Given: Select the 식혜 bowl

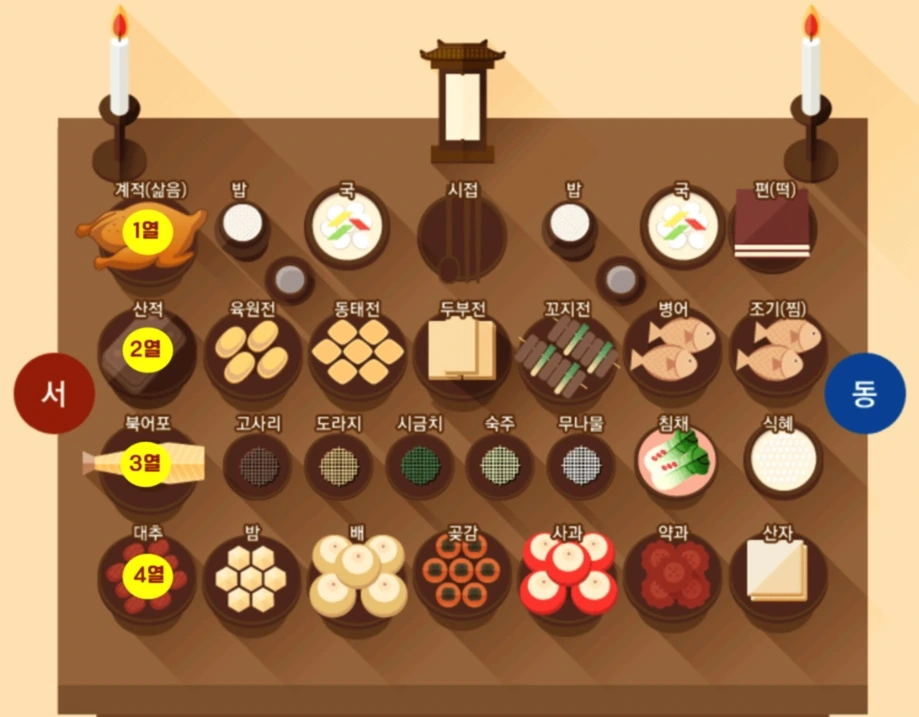Looking at the screenshot, I should 783,461.
